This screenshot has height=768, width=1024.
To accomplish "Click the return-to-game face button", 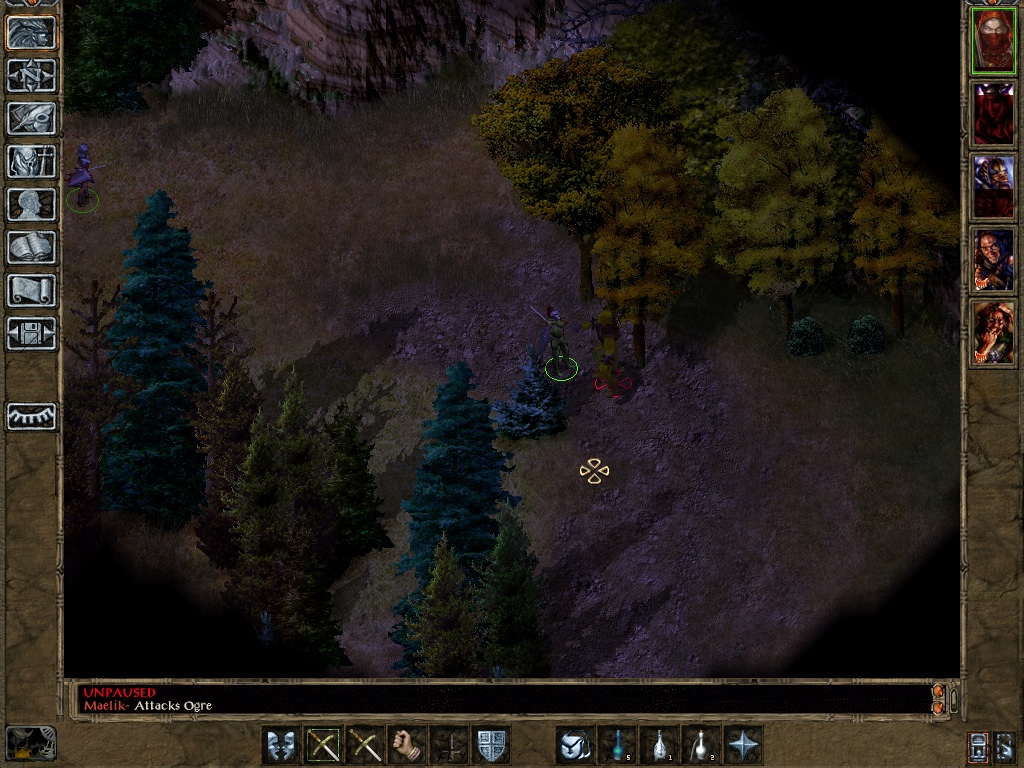I will 31,32.
